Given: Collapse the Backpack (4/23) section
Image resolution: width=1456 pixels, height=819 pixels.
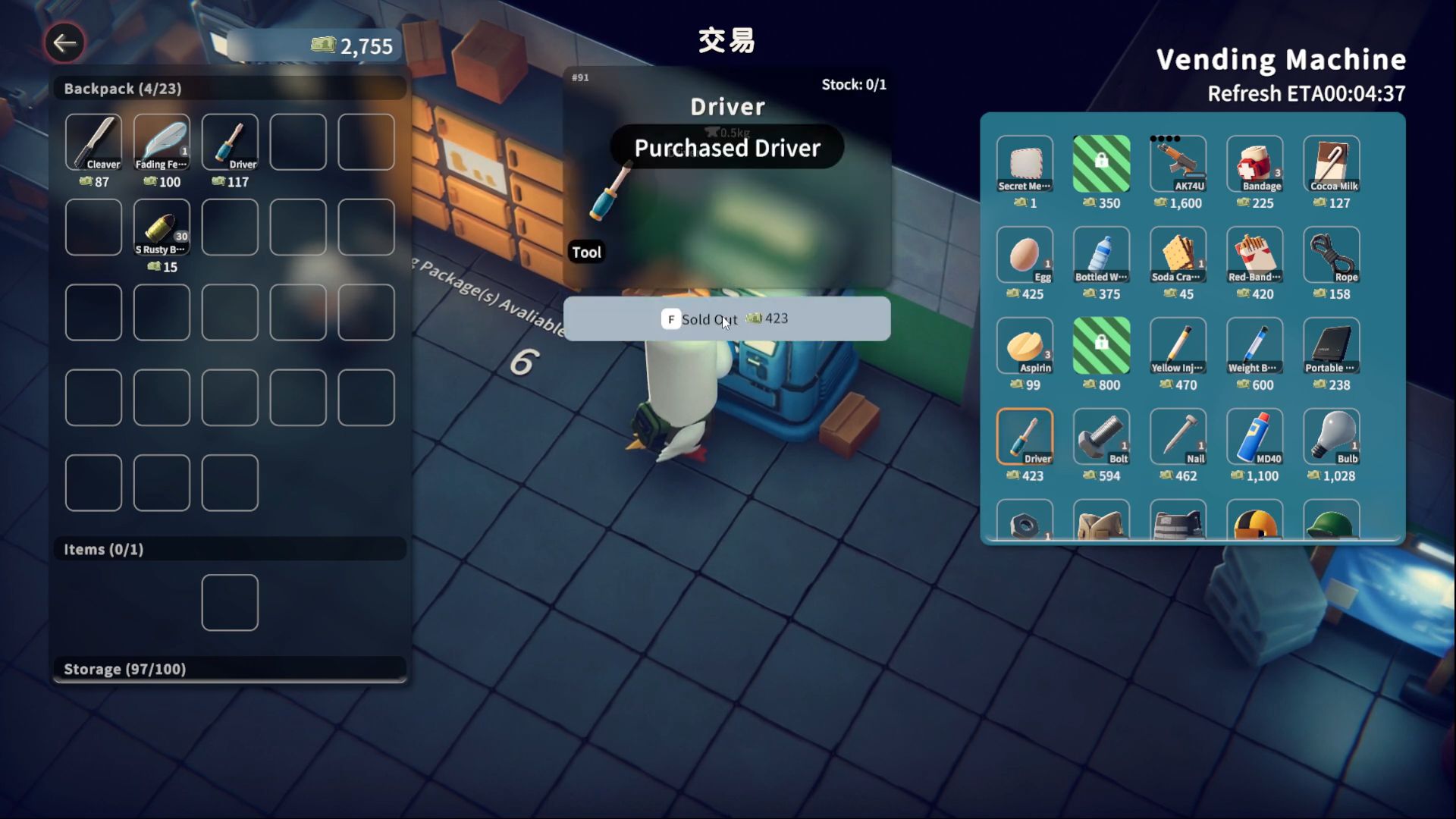Looking at the screenshot, I should pos(229,88).
